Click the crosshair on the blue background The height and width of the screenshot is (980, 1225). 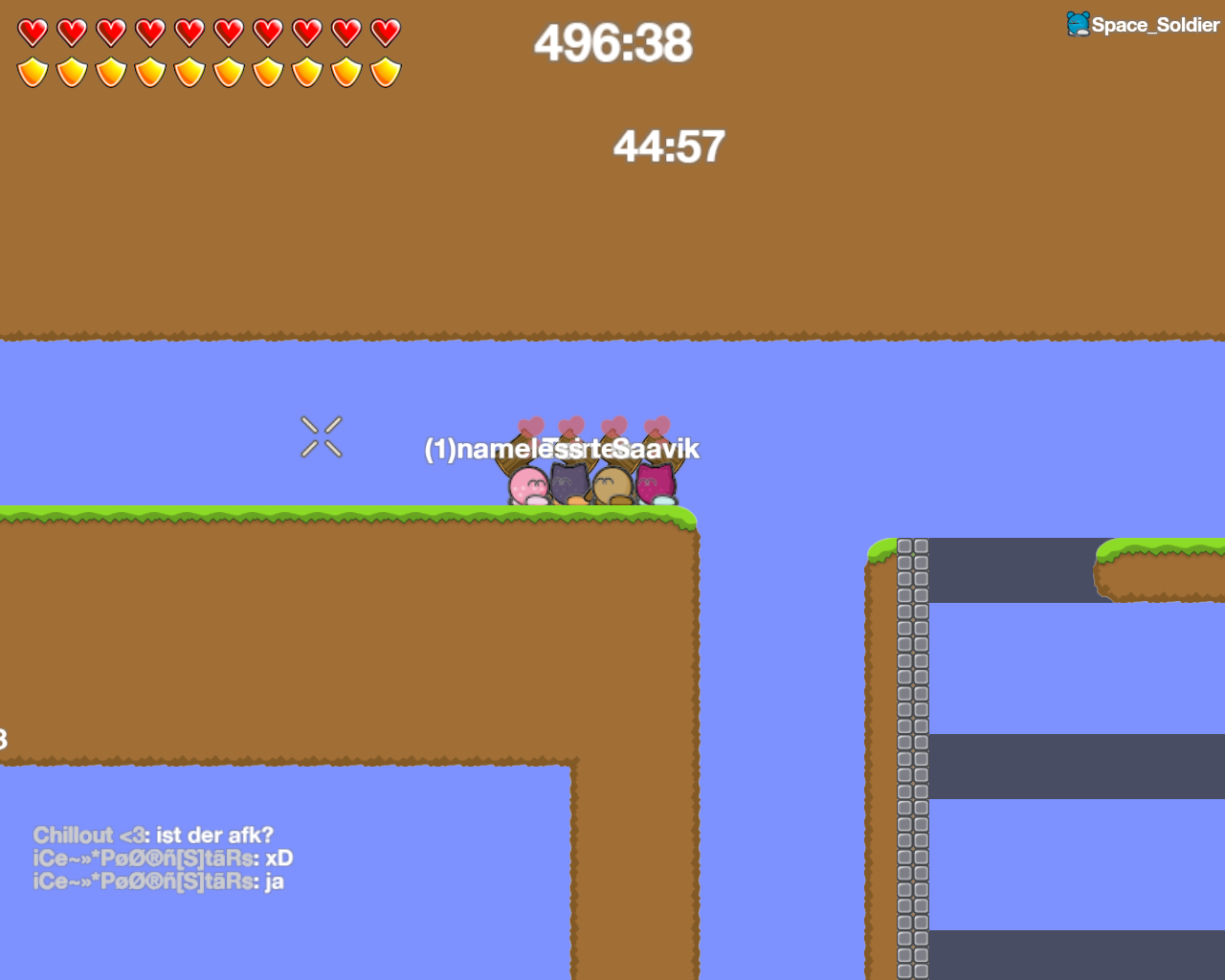(322, 437)
